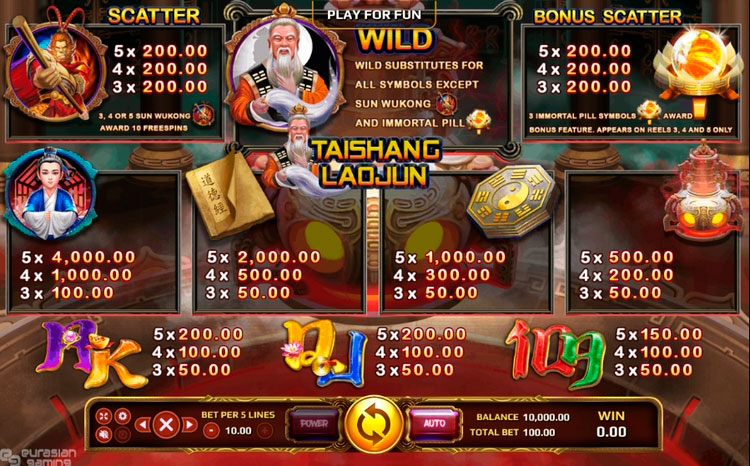Go to the previous paytable page
The height and width of the screenshot is (466, 750).
click(x=142, y=424)
